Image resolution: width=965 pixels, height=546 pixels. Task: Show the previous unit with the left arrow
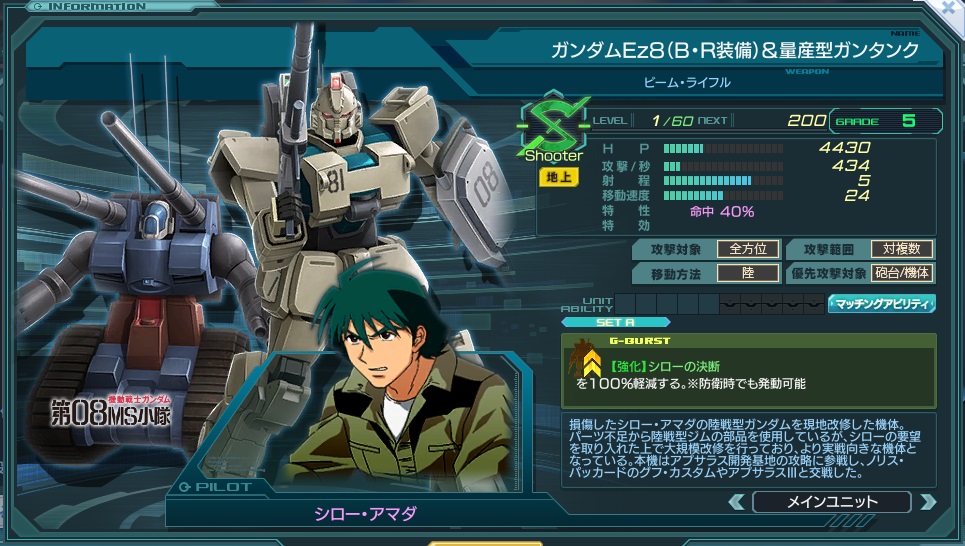(x=736, y=502)
